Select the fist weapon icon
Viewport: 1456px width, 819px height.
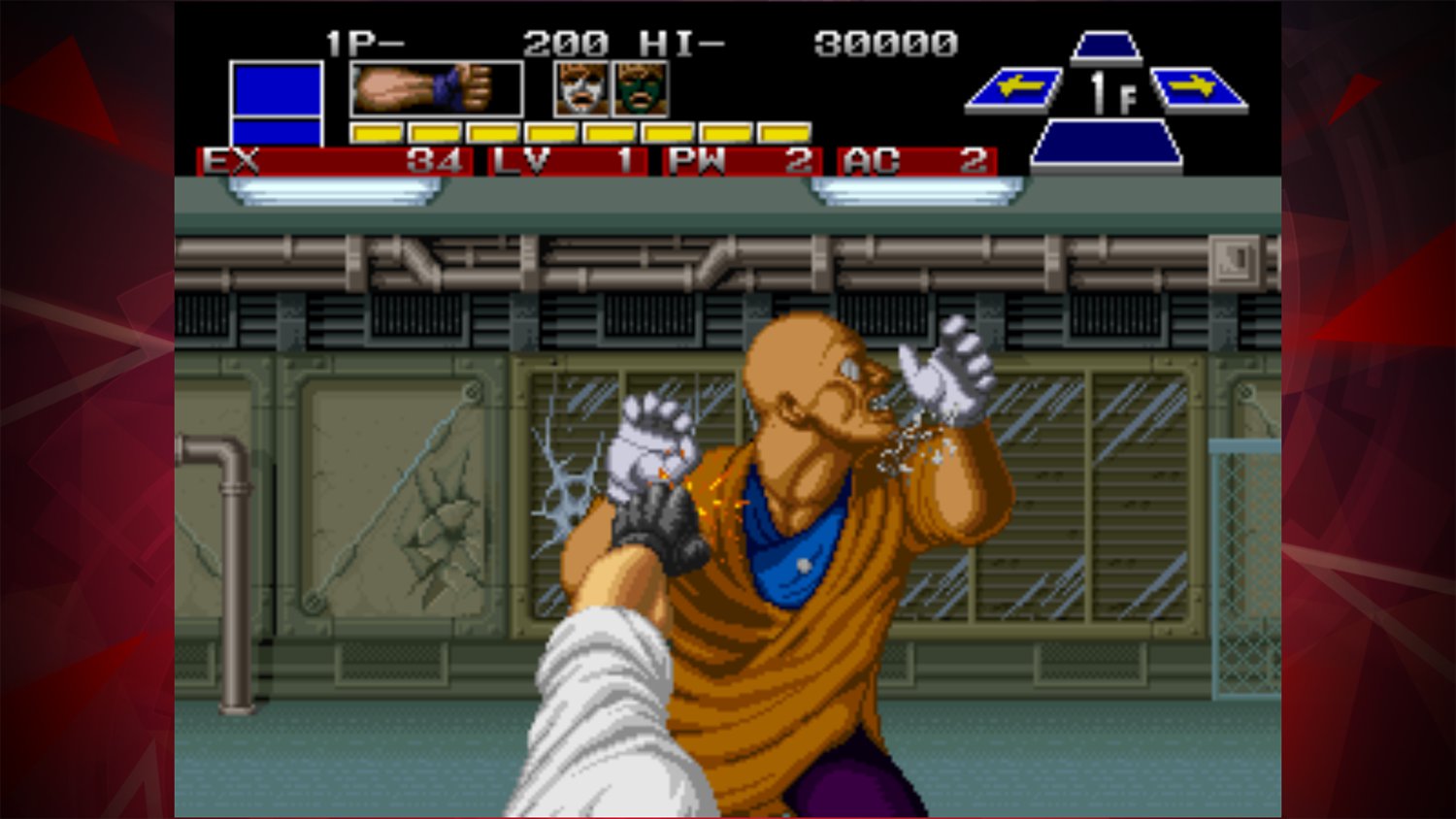[435, 87]
